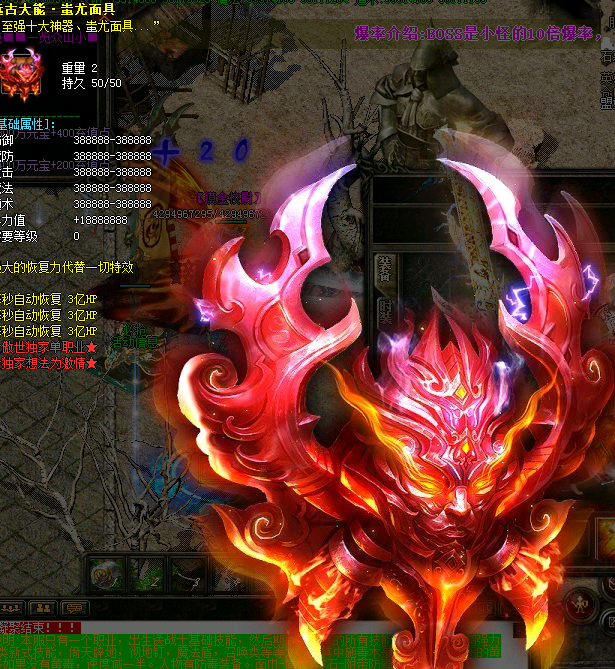Open the chat speech bubble button

(74, 607)
